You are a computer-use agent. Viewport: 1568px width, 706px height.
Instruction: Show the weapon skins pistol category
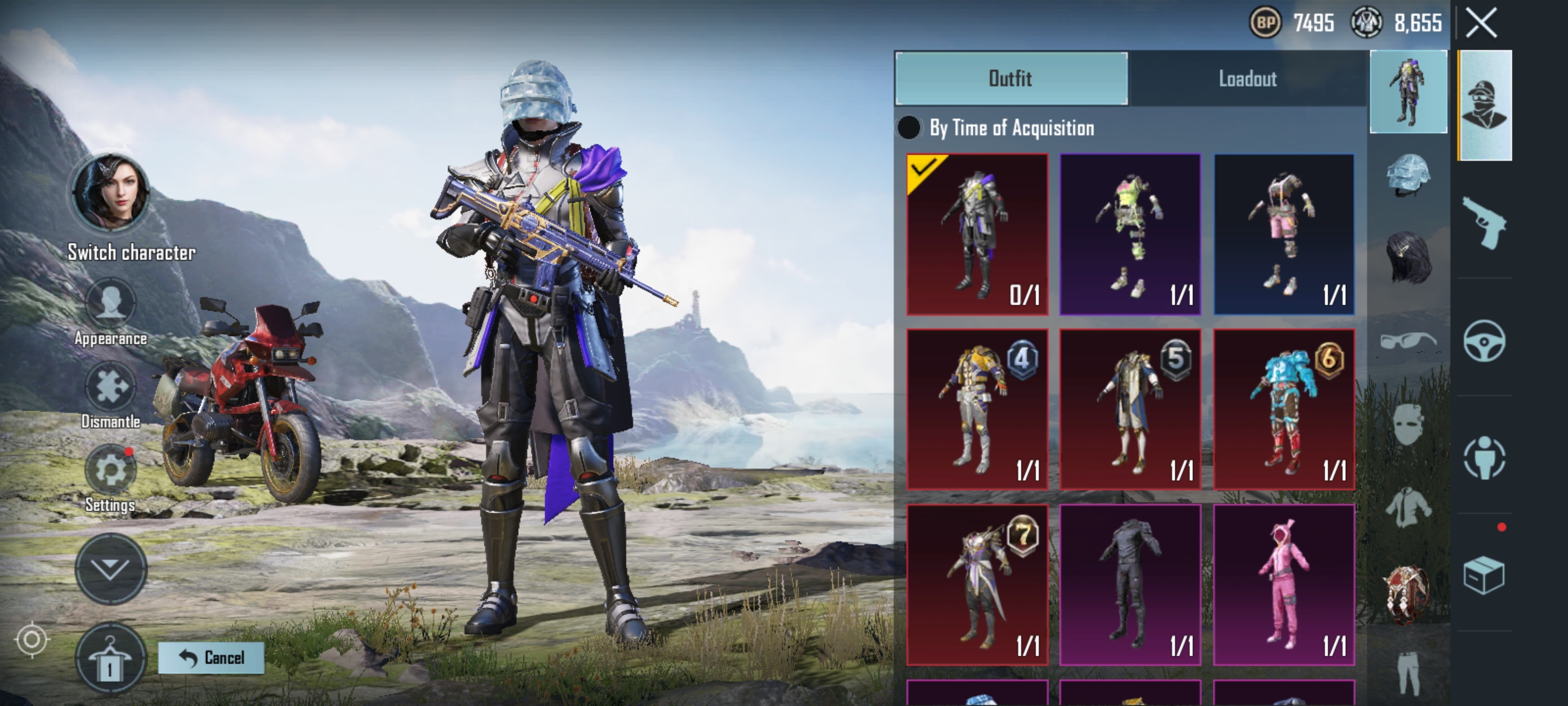pos(1484,222)
